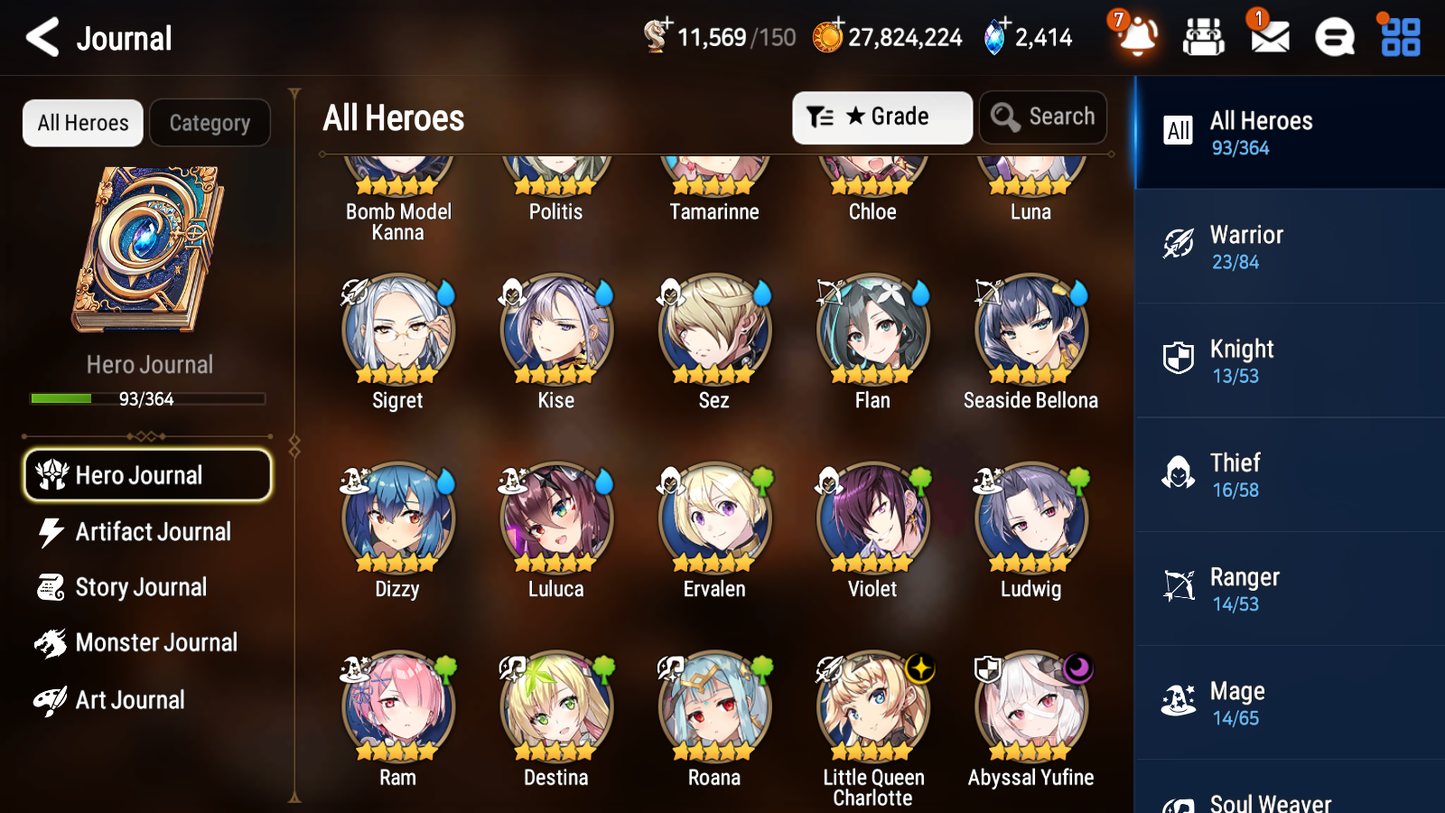The height and width of the screenshot is (813, 1445).
Task: Select Seaside Bellona's portrait
Action: (1030, 330)
